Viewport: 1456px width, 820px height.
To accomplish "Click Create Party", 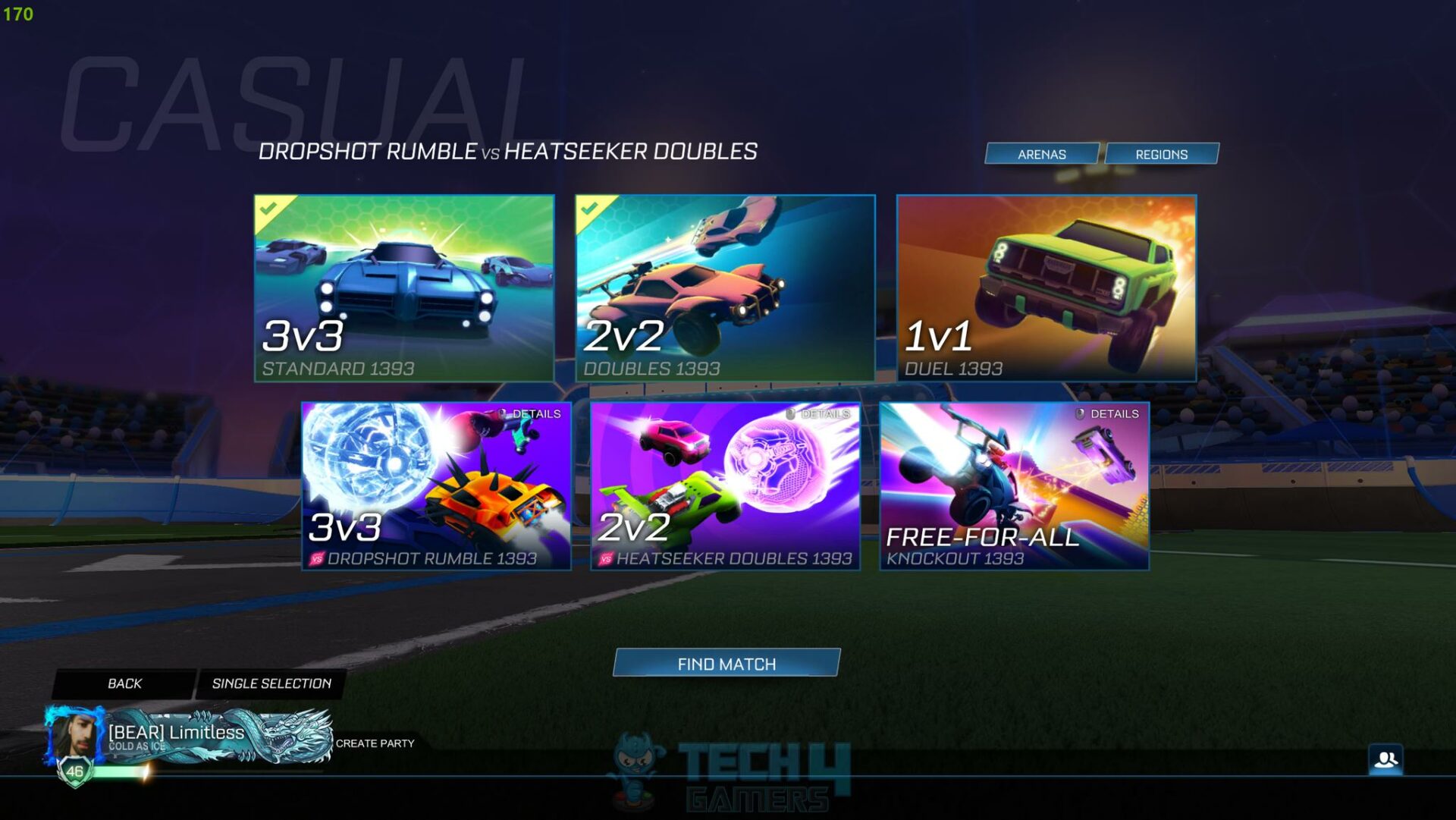I will [x=375, y=744].
